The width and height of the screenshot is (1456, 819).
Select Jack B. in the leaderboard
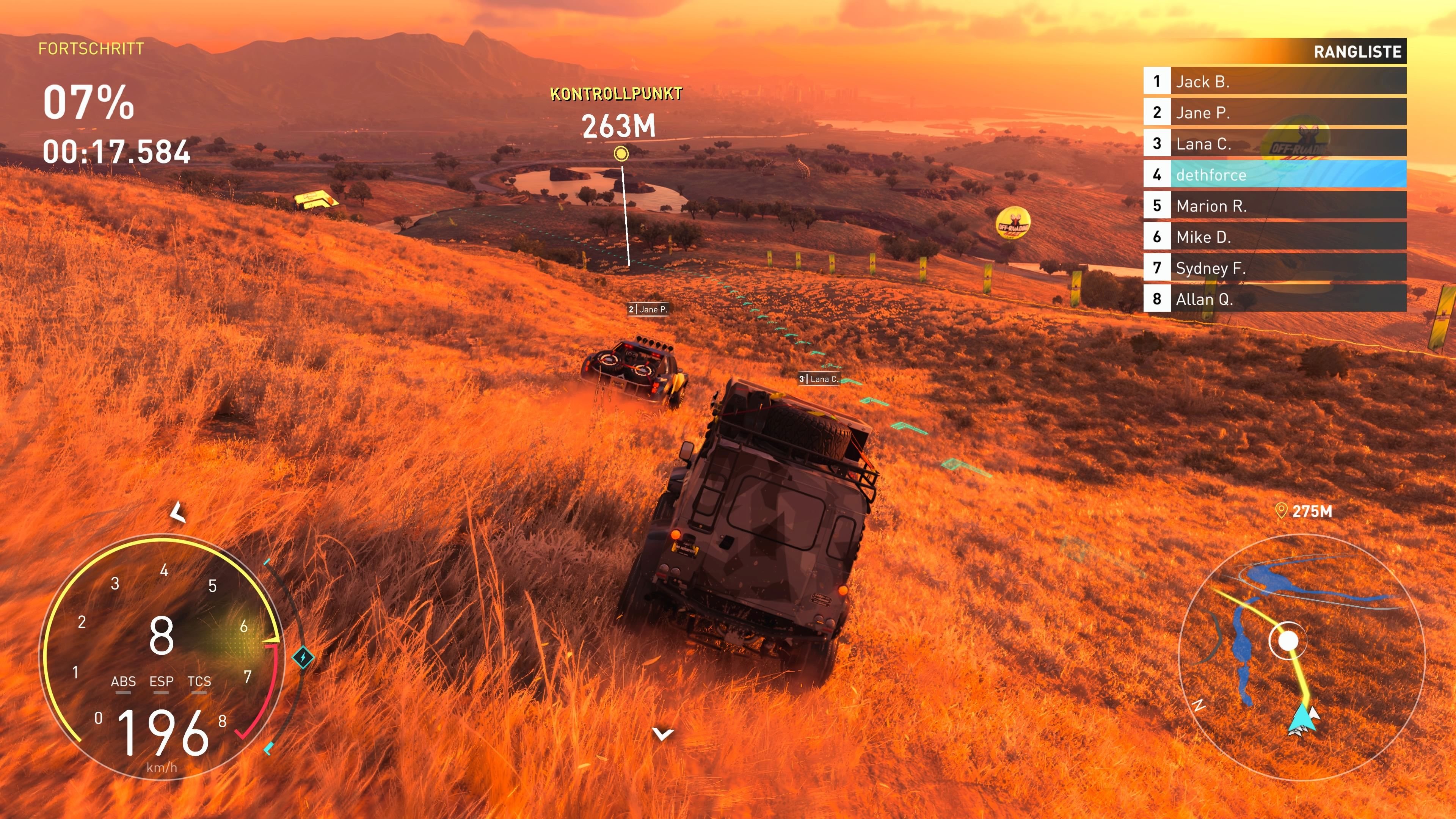click(x=1274, y=82)
